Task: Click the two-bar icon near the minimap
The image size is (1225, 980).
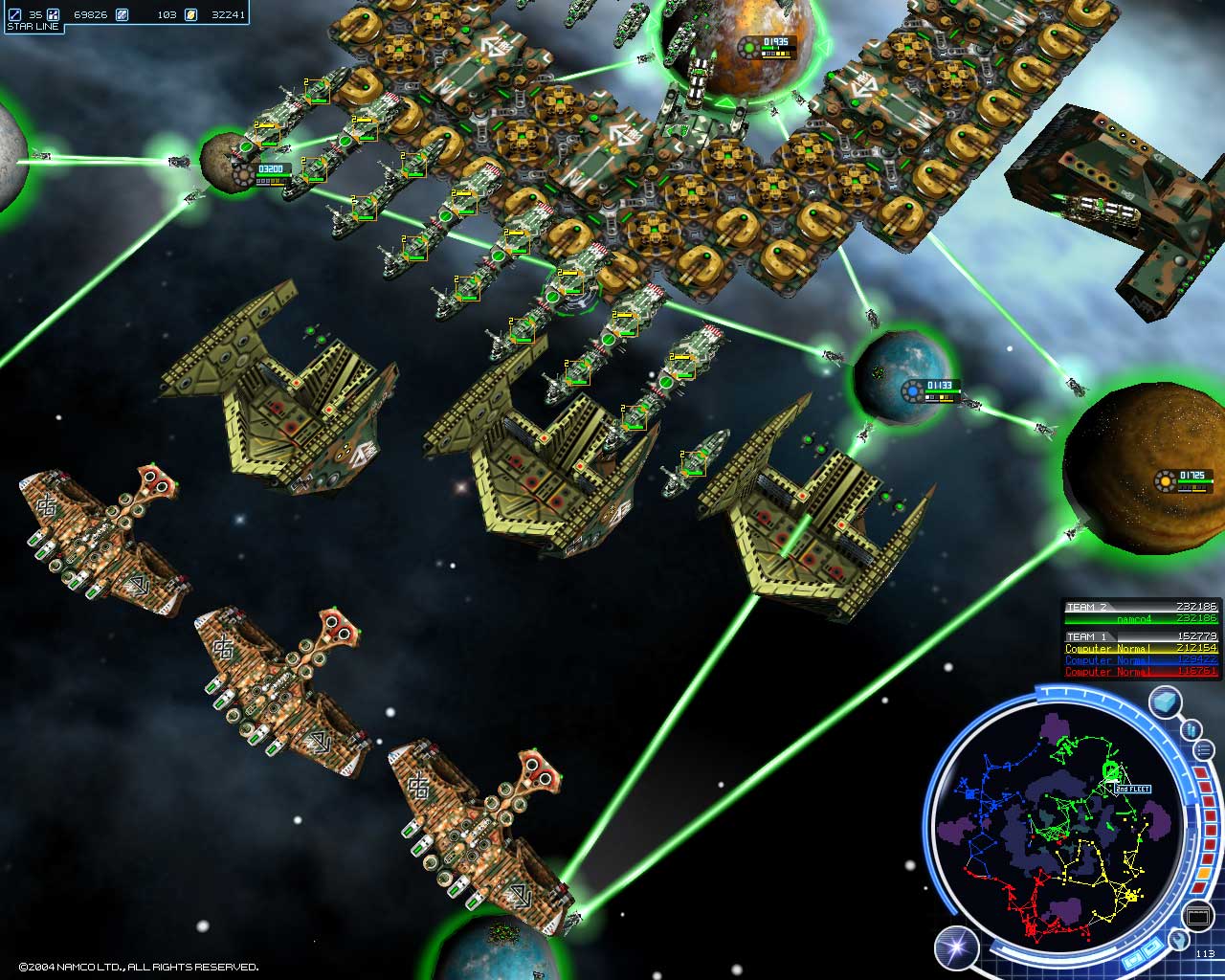Action: point(1192,730)
